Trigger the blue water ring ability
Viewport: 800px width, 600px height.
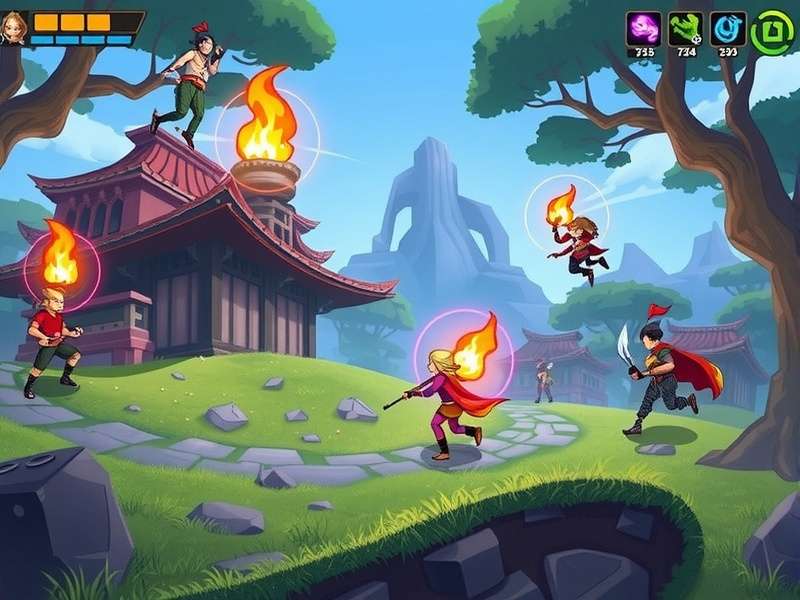pyautogui.click(x=727, y=29)
